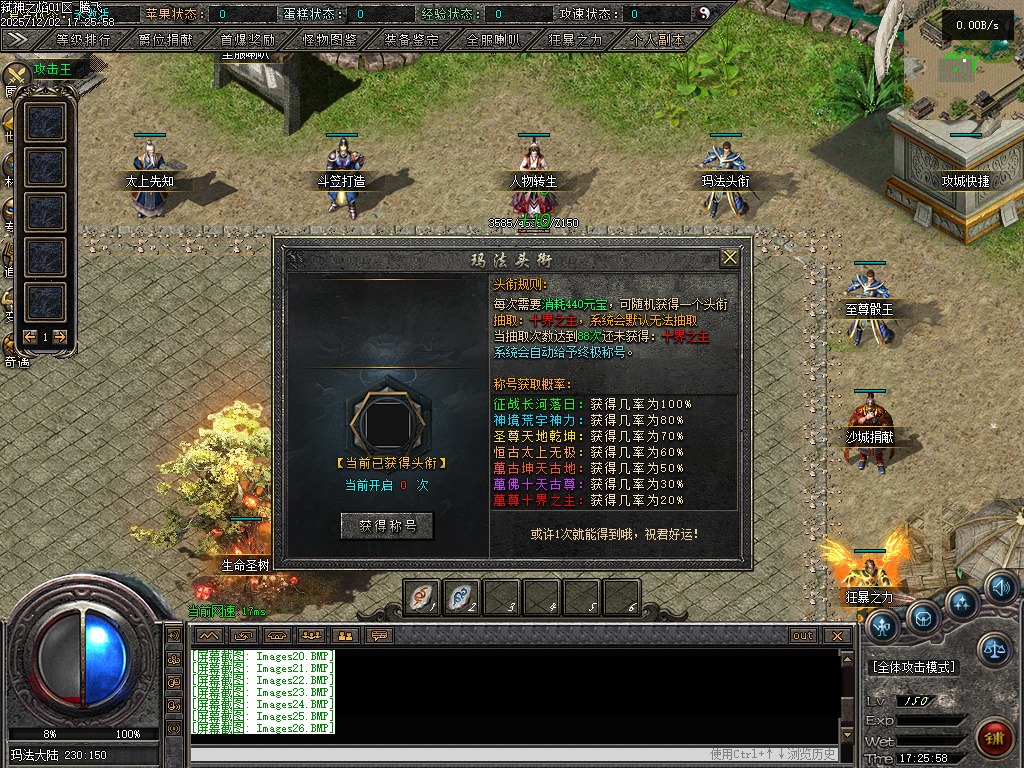This screenshot has width=1024, height=768.
Task: Click the red 铺 shop button
Action: (x=993, y=738)
